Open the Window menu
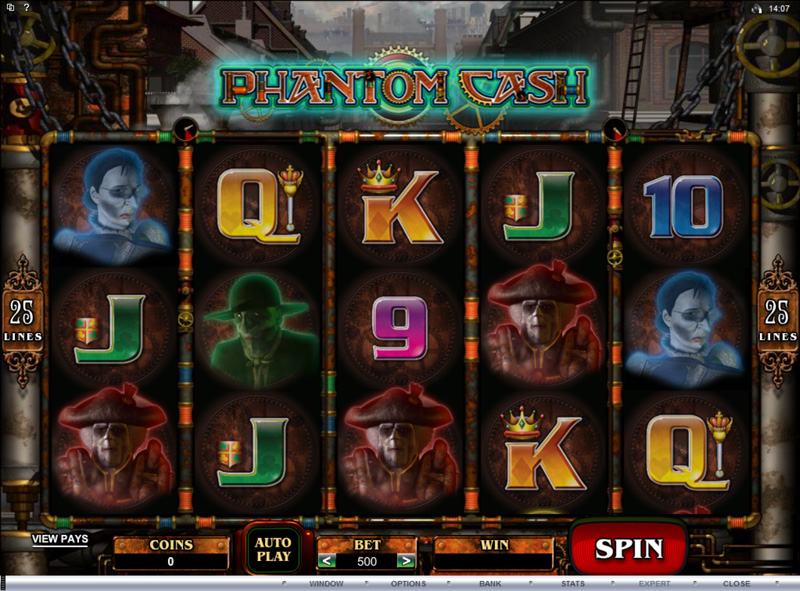The image size is (800, 591). [x=326, y=583]
